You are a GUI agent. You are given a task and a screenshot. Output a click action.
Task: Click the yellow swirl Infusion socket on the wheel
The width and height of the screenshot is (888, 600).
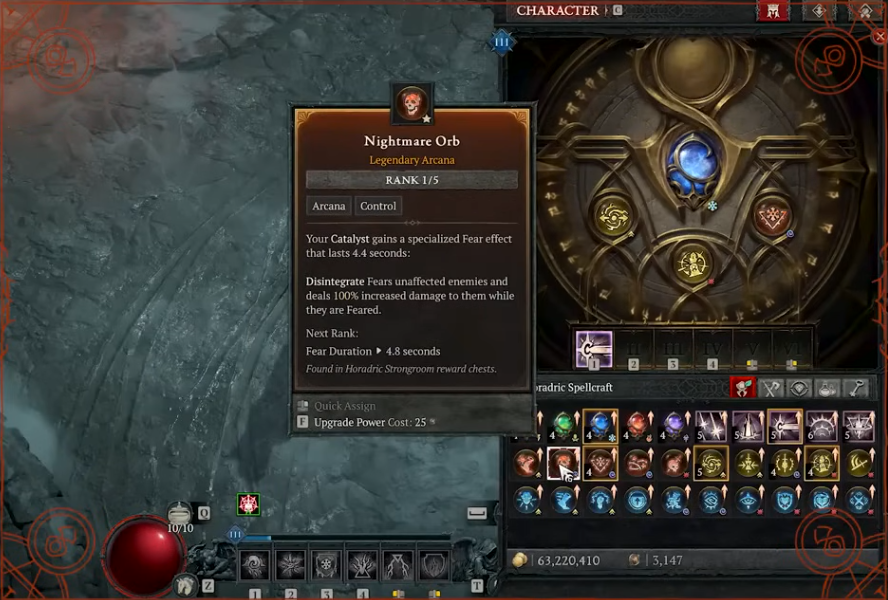point(612,216)
